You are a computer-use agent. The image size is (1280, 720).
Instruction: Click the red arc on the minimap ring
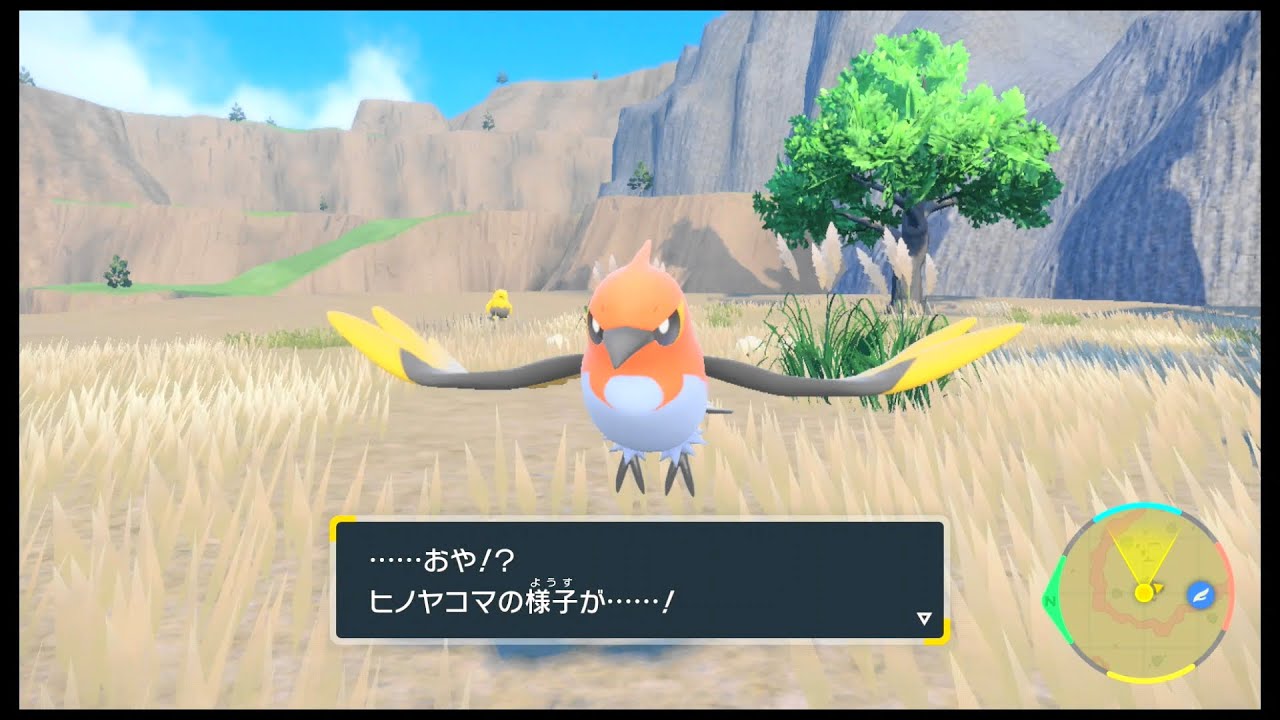coord(1228,586)
